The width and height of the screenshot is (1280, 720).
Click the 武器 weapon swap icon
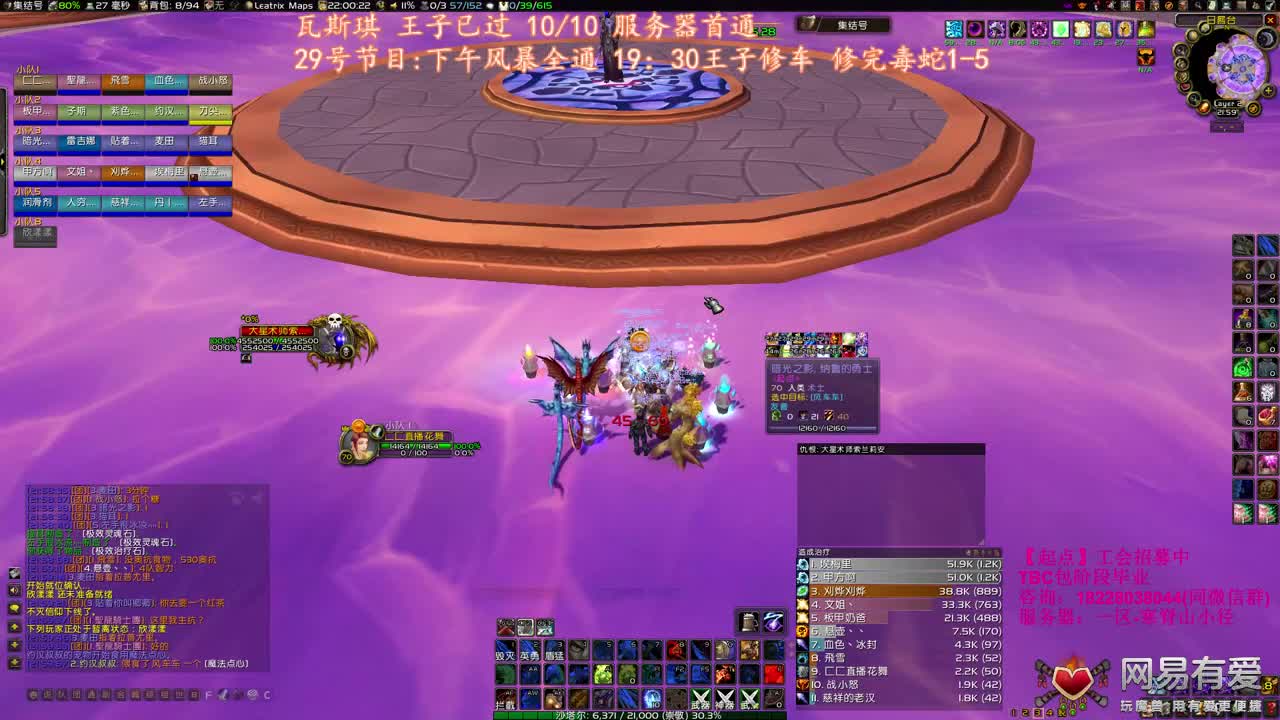coord(701,698)
